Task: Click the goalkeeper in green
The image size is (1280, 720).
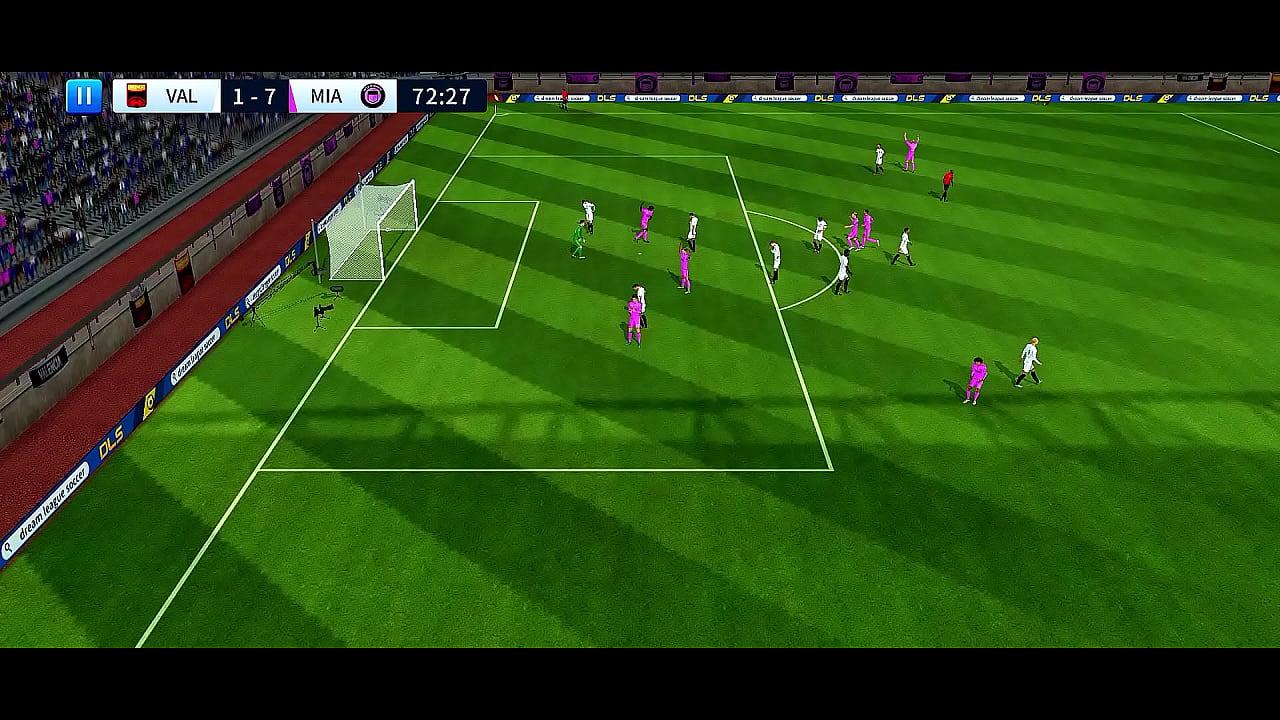Action: [x=578, y=237]
